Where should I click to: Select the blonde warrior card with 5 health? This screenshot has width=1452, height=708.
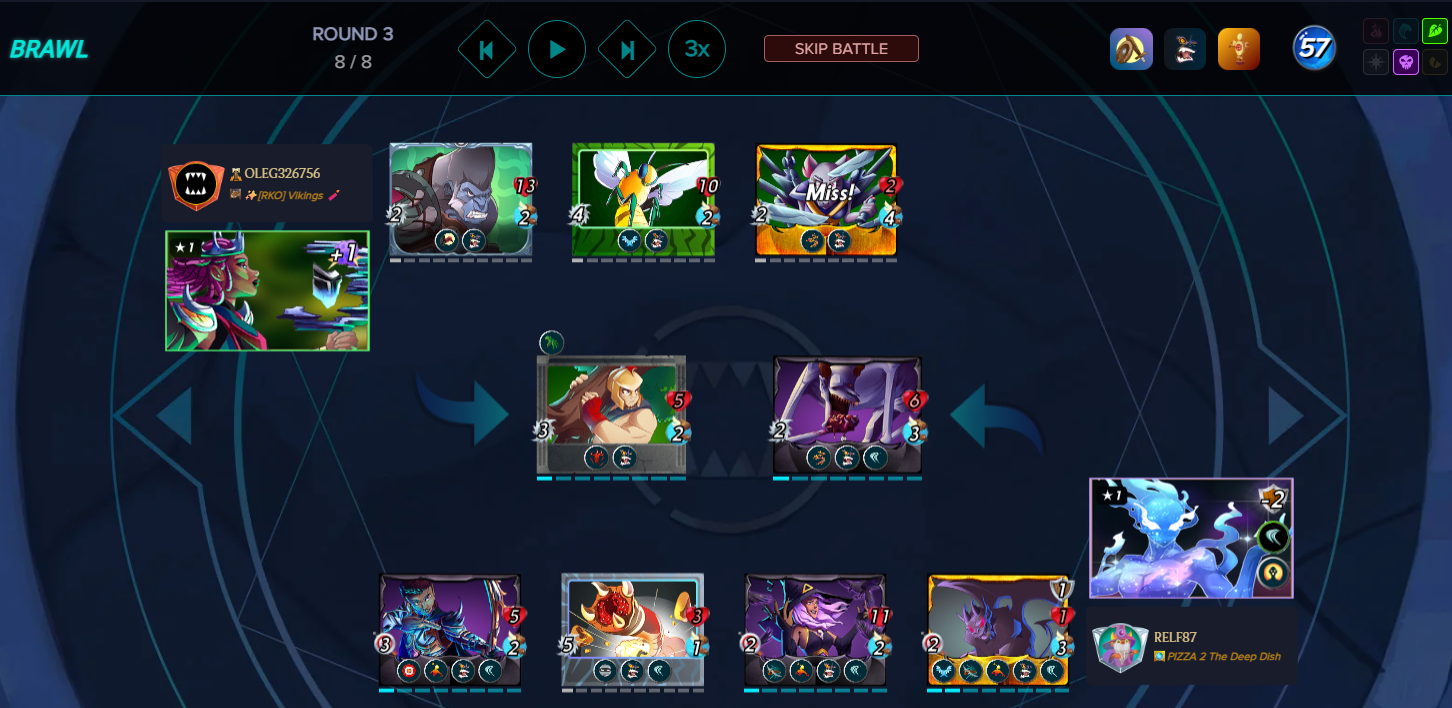(x=611, y=414)
